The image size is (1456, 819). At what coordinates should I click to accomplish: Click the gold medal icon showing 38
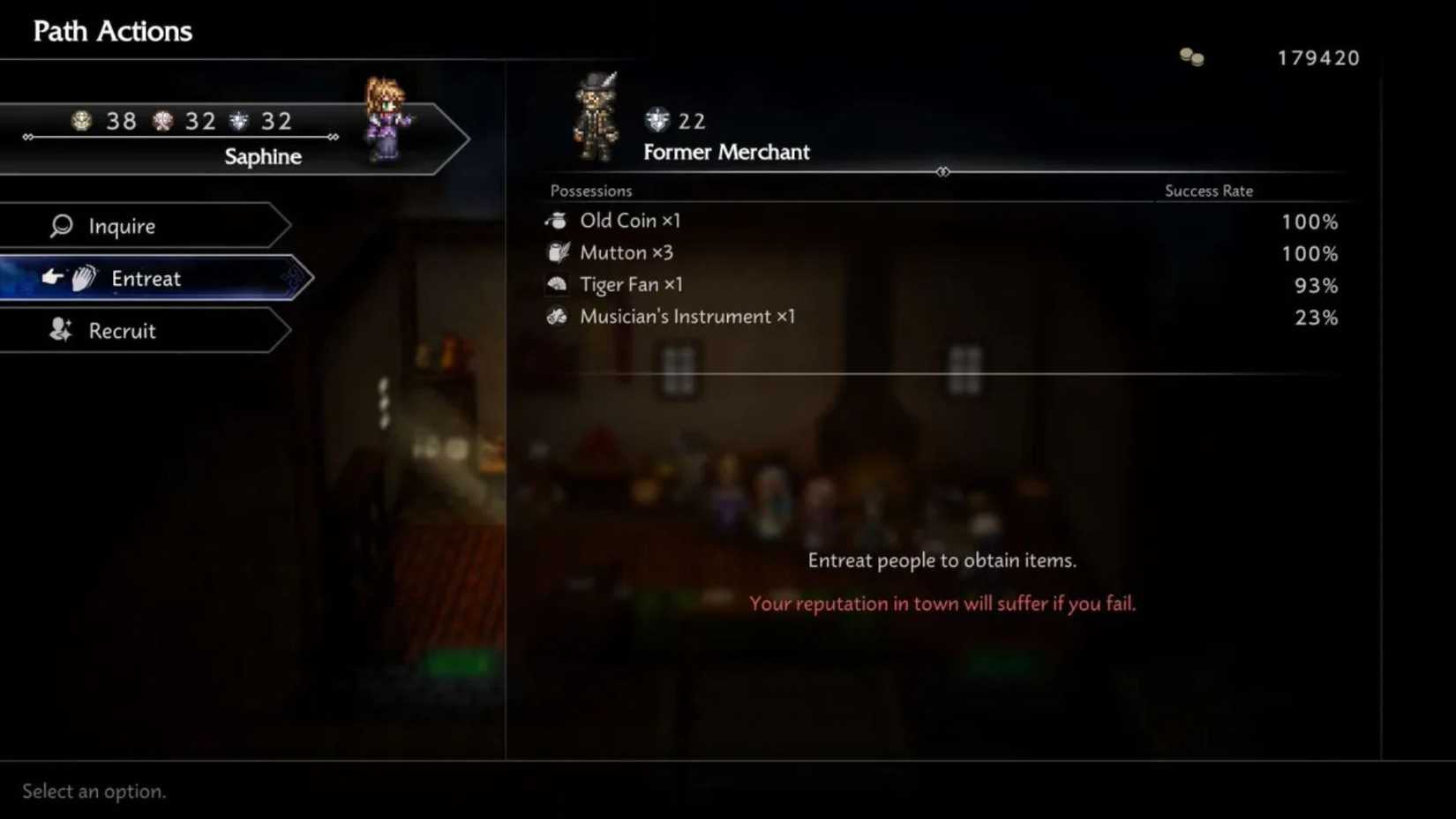(x=82, y=120)
